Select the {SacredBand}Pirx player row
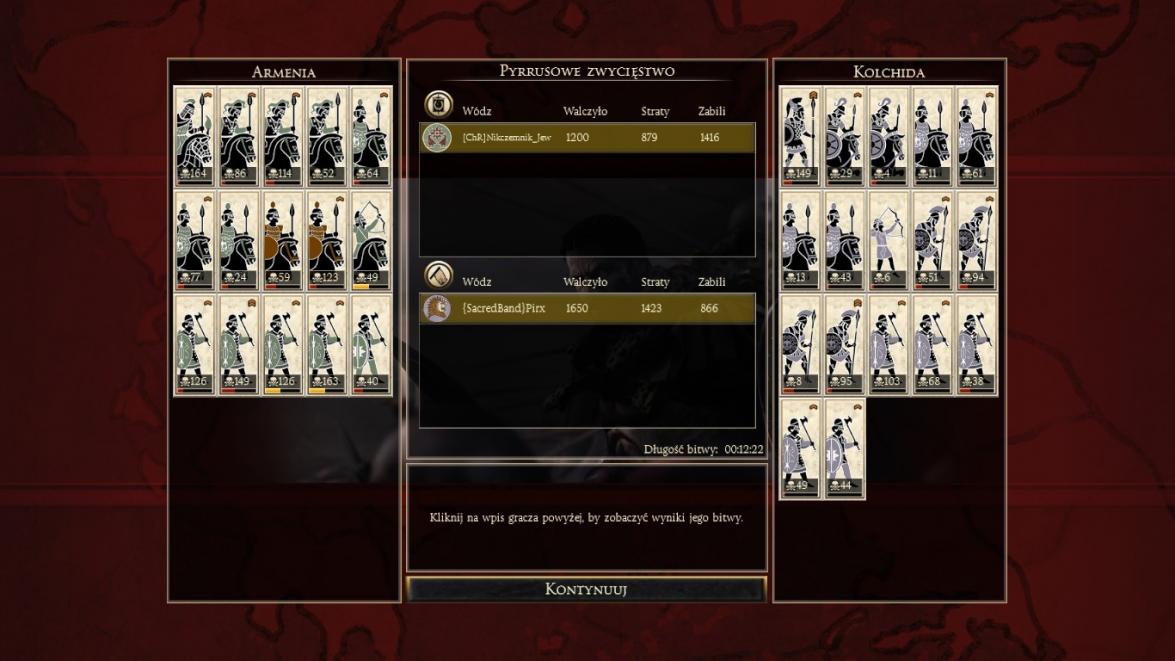The image size is (1175, 661). tap(587, 309)
